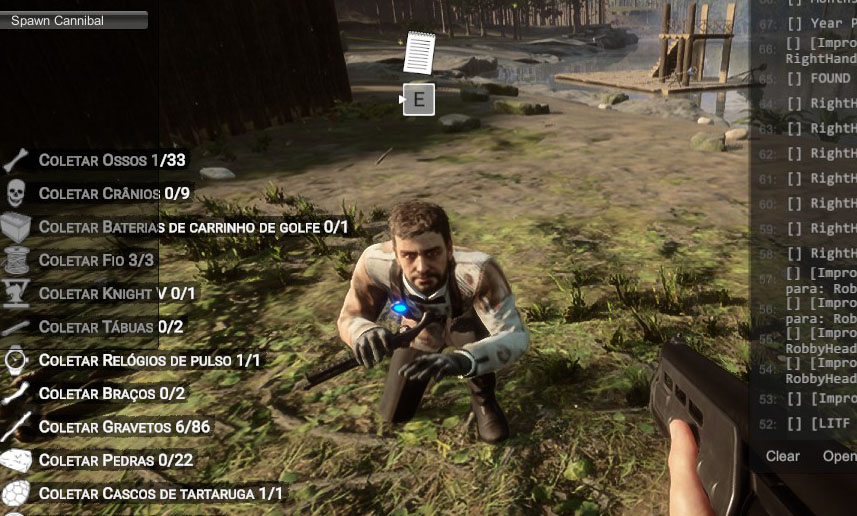Click the Coletar Braços objective
This screenshot has height=516, width=857.
(x=112, y=394)
